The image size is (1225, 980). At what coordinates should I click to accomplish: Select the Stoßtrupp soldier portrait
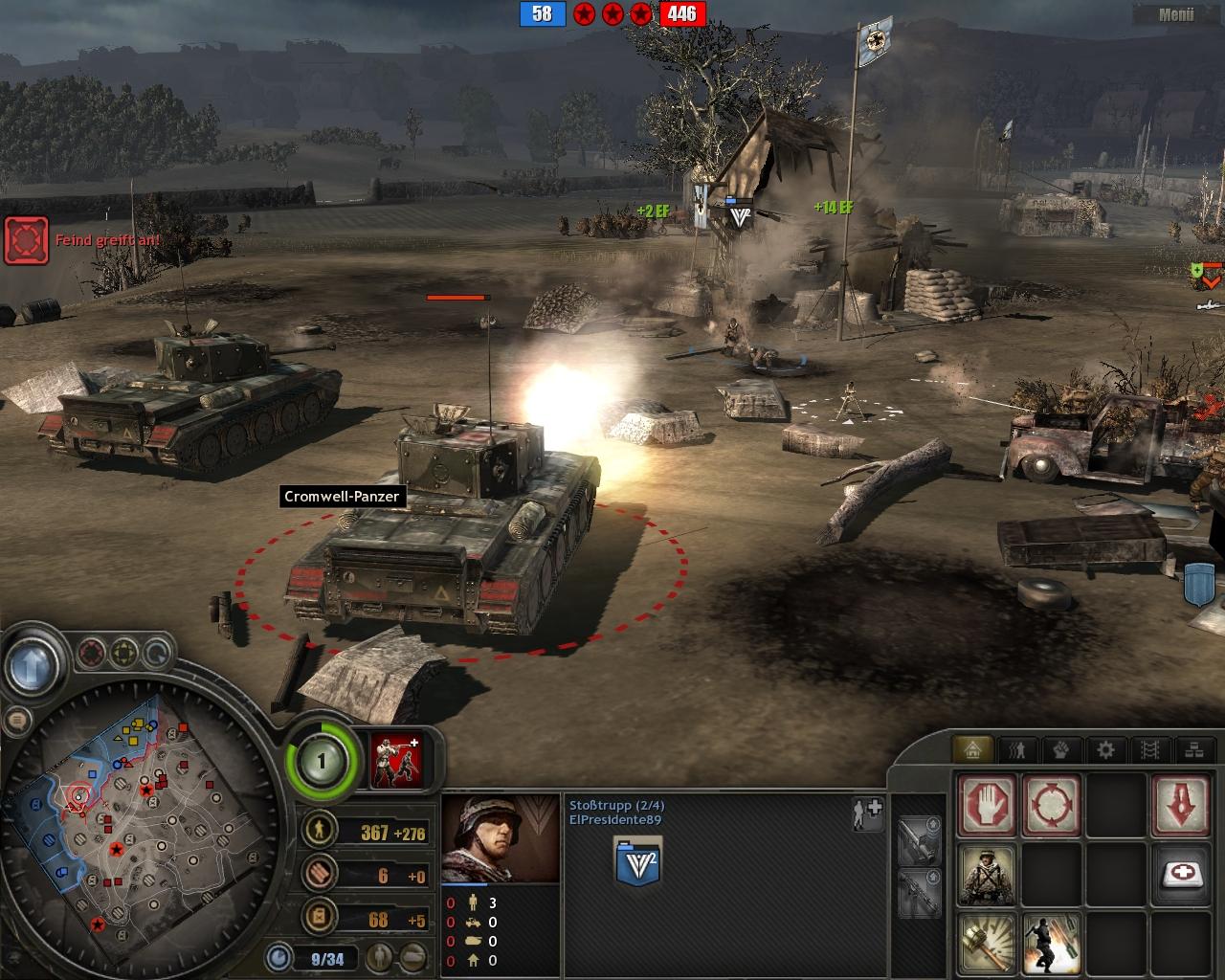[x=500, y=839]
